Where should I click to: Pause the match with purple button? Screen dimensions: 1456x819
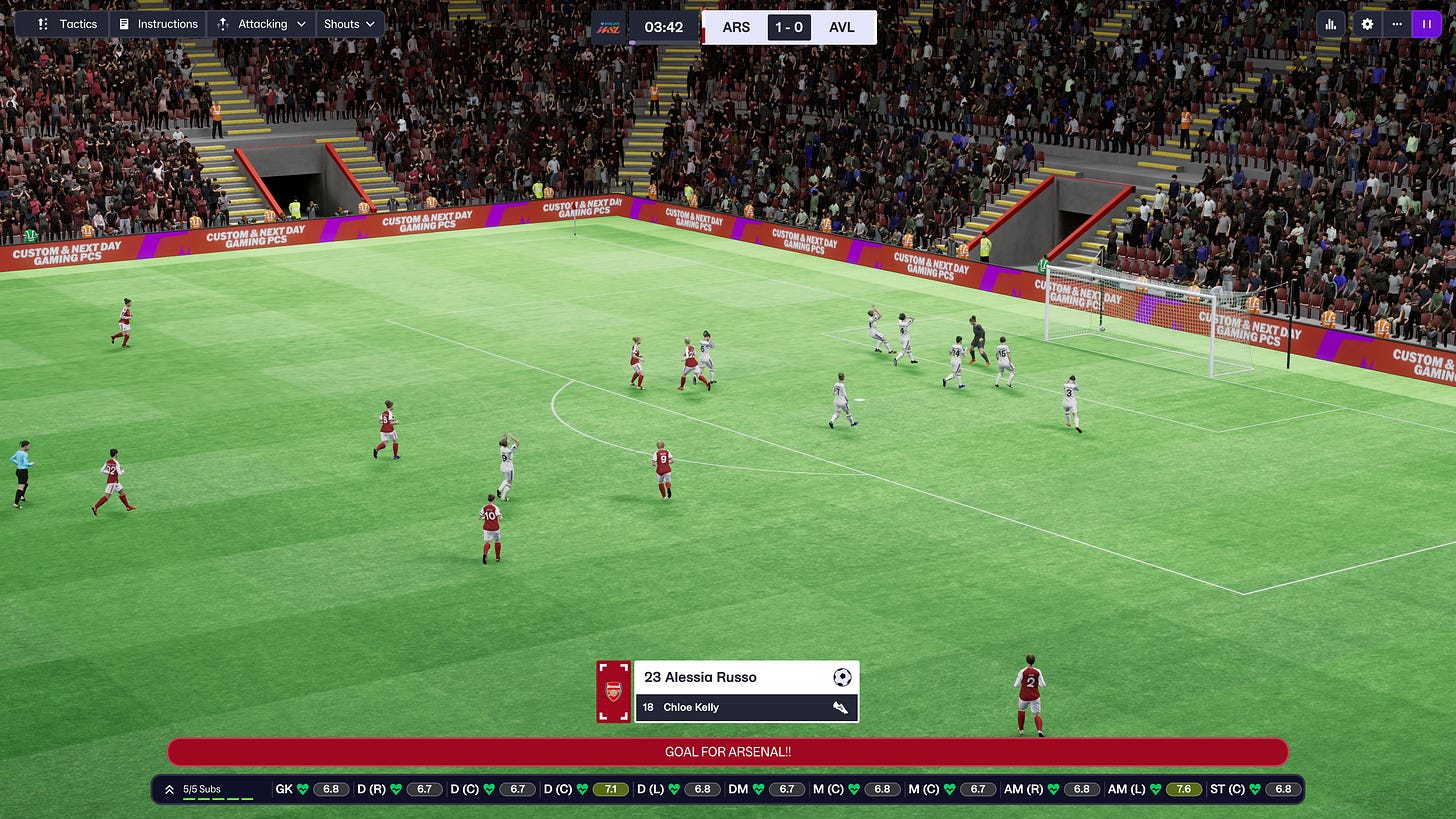click(x=1426, y=24)
